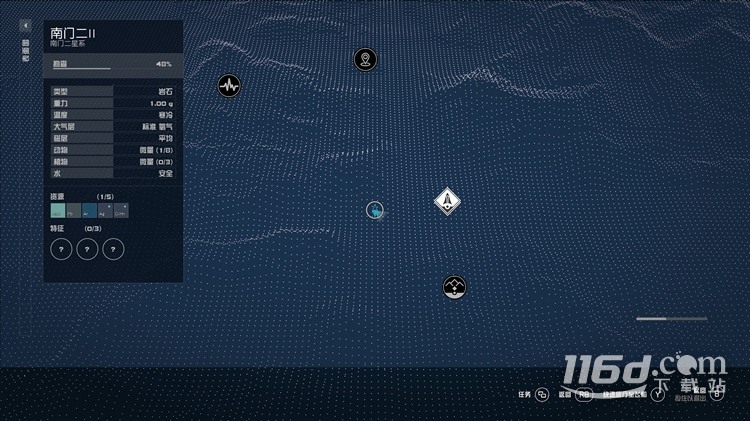Collapse the planet info panel arrow
The width and height of the screenshot is (750, 421).
click(26, 25)
